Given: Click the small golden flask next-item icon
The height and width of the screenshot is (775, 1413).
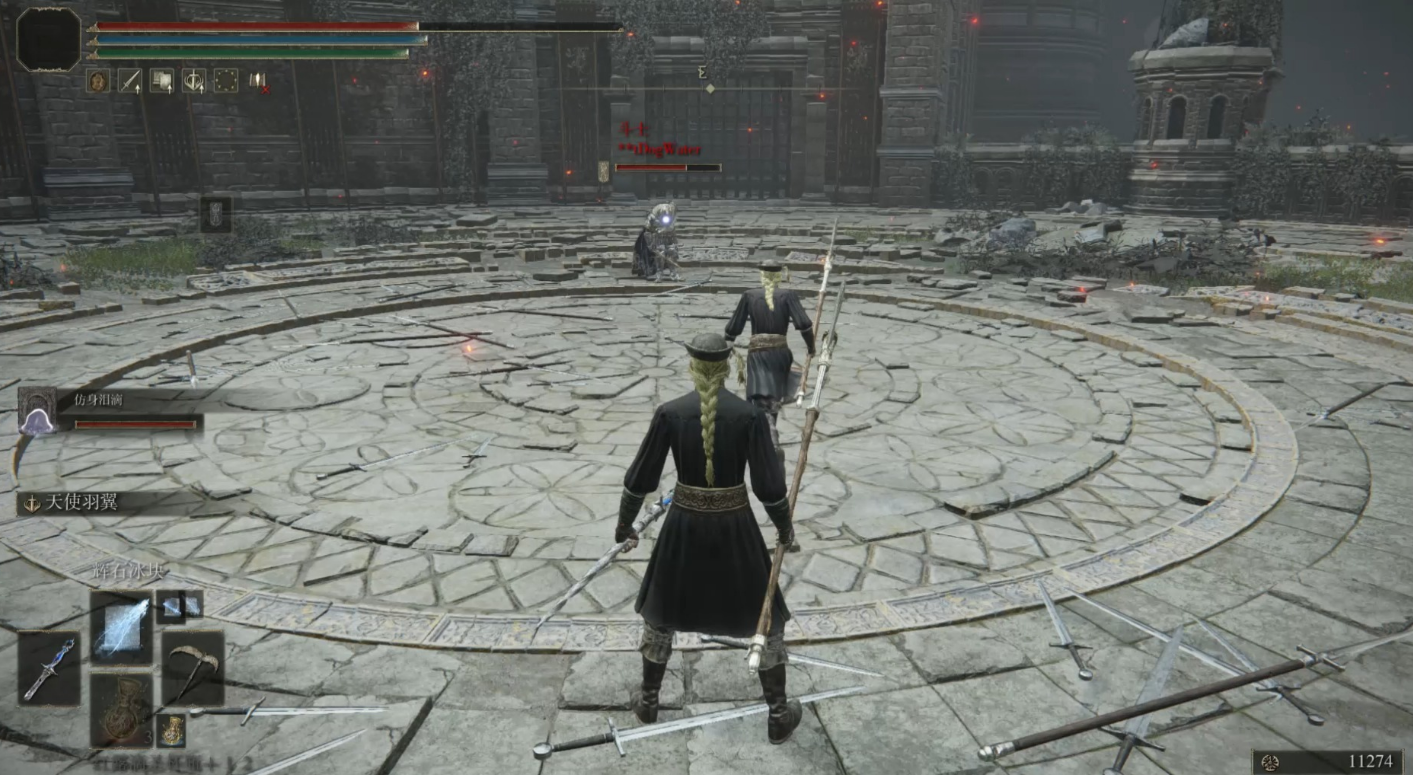Looking at the screenshot, I should [x=172, y=730].
